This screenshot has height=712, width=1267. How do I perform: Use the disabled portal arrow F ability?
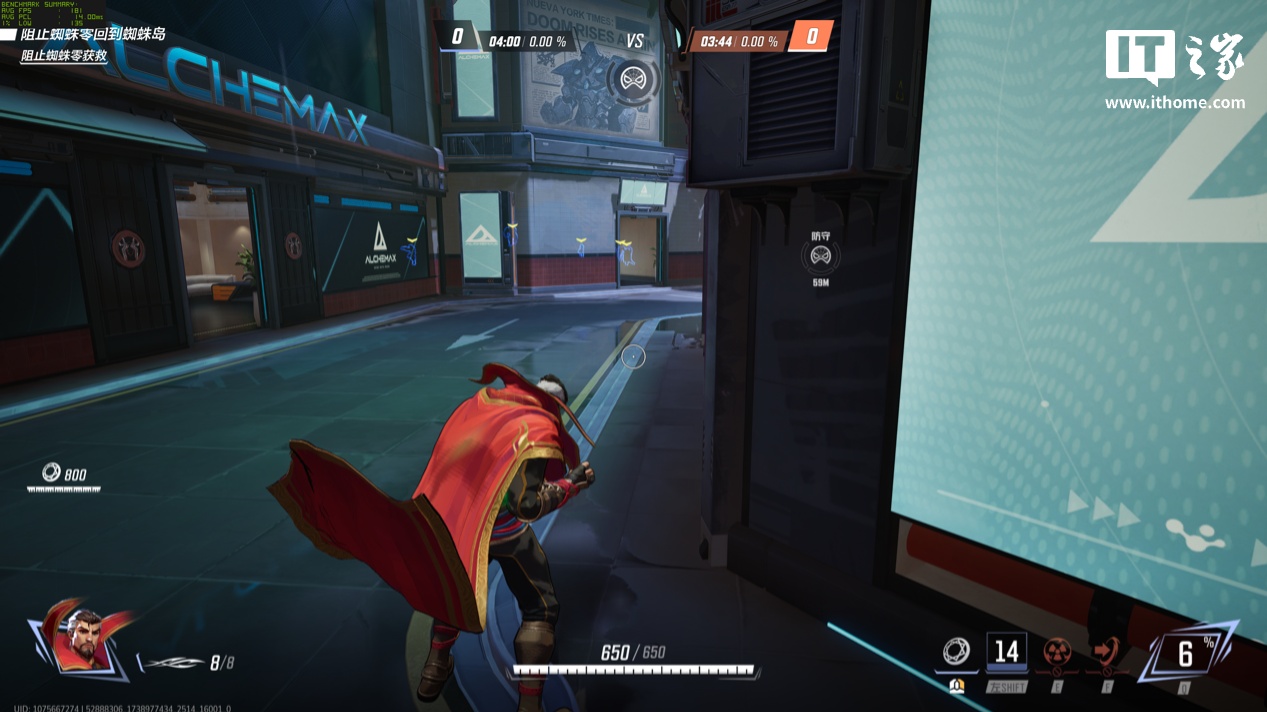coord(1106,653)
